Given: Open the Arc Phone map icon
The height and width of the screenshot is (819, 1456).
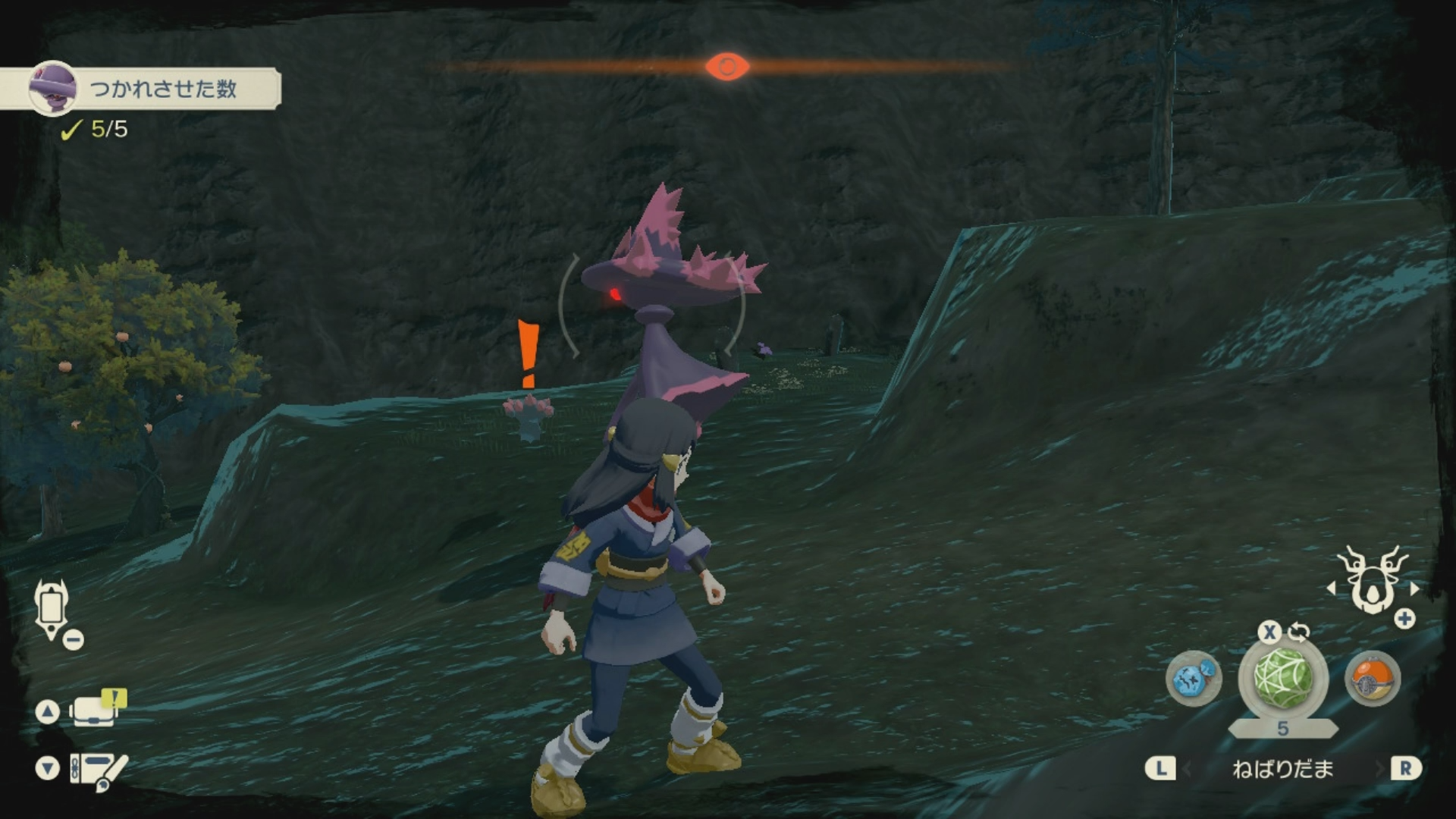Looking at the screenshot, I should click(x=51, y=608).
